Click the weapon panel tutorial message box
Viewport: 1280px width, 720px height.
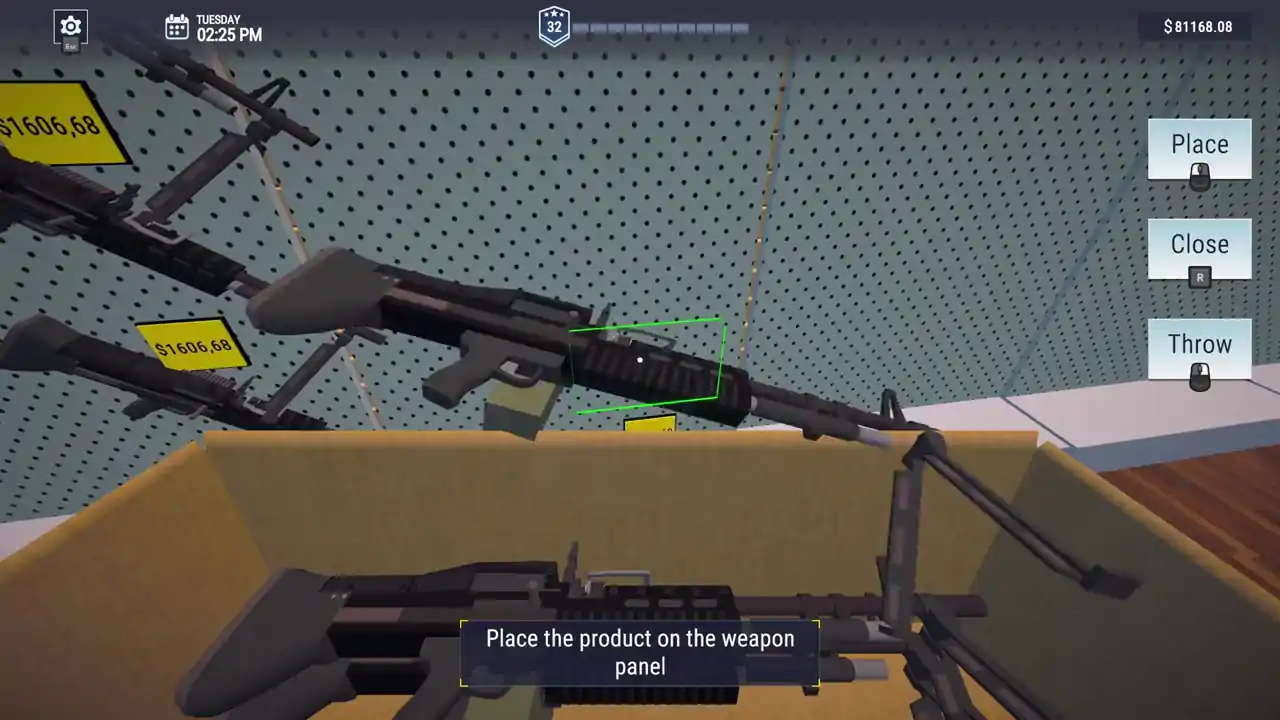[x=640, y=653]
